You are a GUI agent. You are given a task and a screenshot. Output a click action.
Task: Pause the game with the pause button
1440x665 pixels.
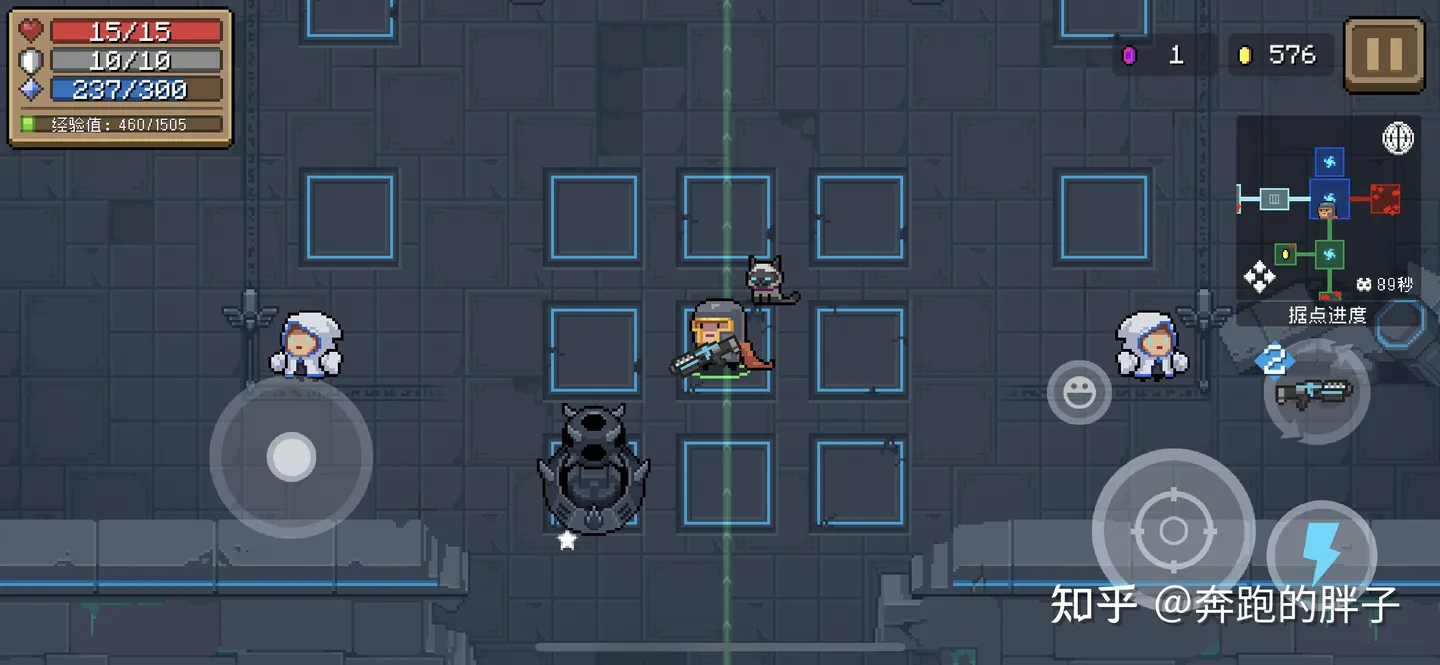coord(1384,55)
